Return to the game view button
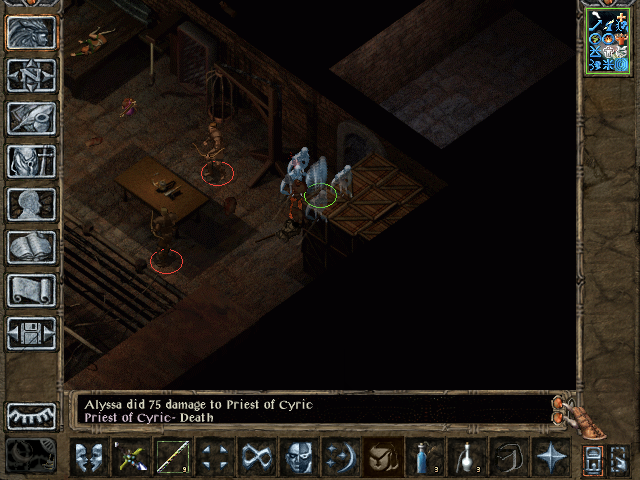Image resolution: width=640 pixels, height=480 pixels. point(32,32)
